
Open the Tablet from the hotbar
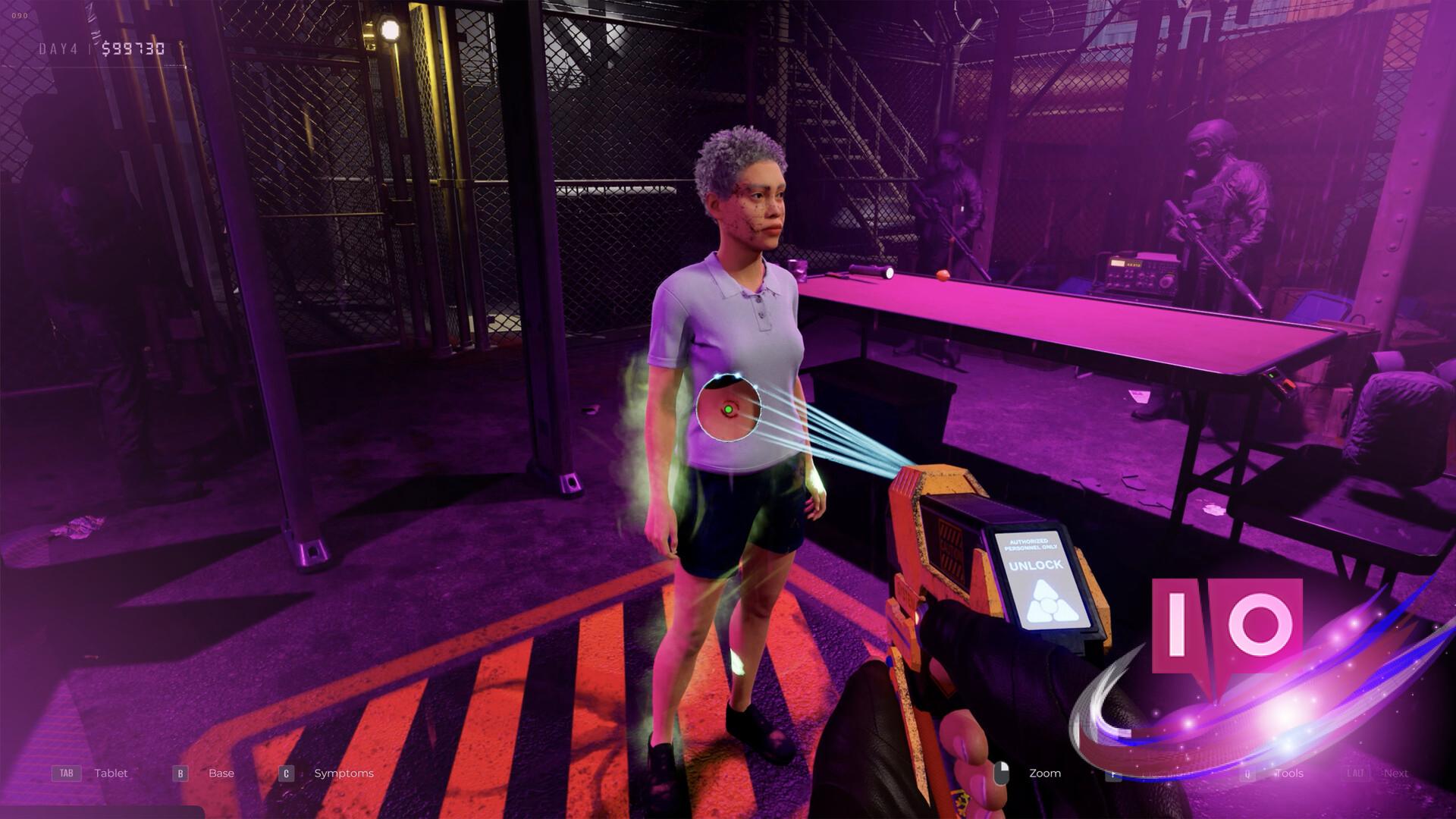click(111, 773)
